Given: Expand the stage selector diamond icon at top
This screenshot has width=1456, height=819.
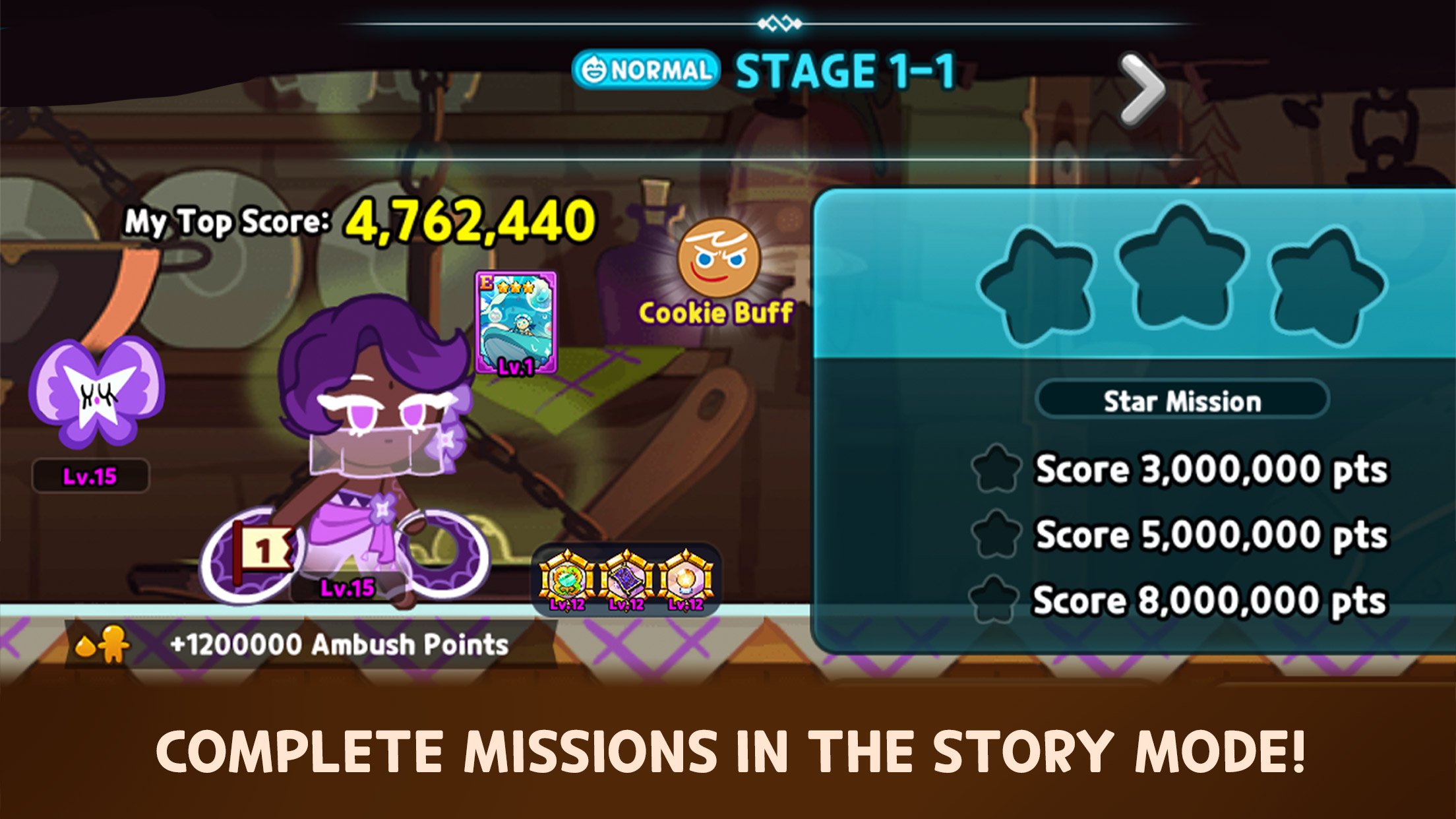Looking at the screenshot, I should tap(783, 22).
